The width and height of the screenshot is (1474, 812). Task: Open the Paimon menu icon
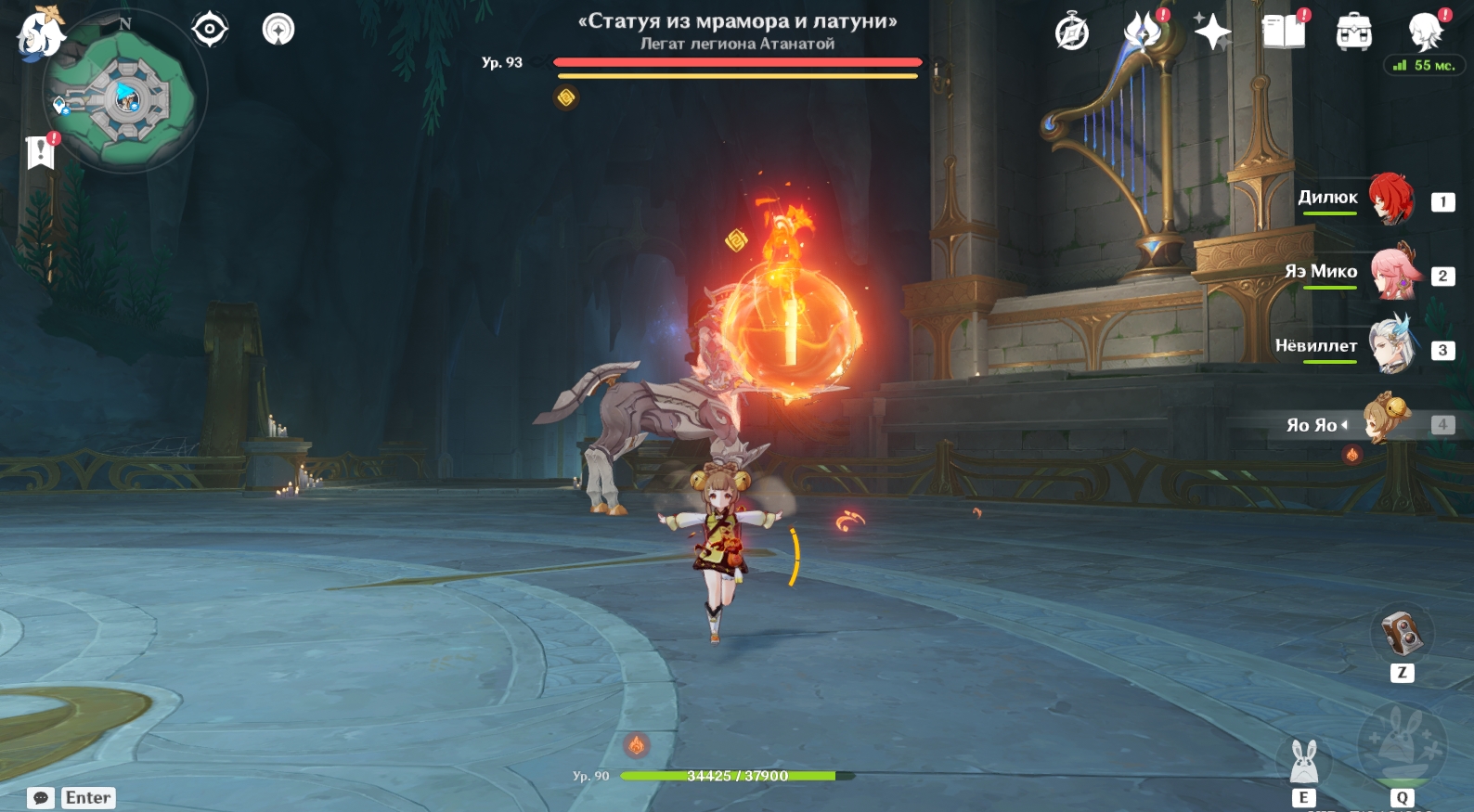[40, 32]
